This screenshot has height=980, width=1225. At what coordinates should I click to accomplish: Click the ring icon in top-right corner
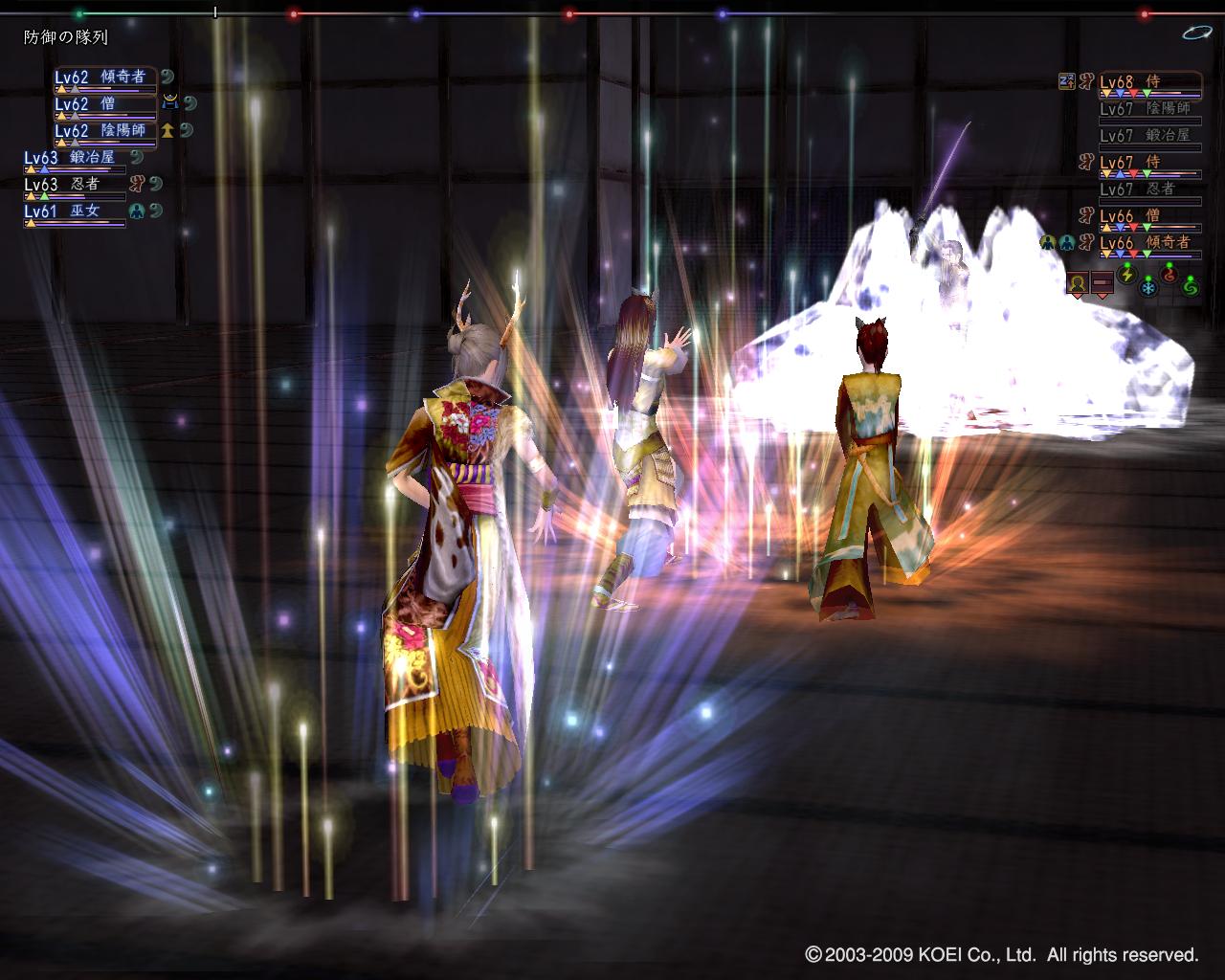(1196, 33)
